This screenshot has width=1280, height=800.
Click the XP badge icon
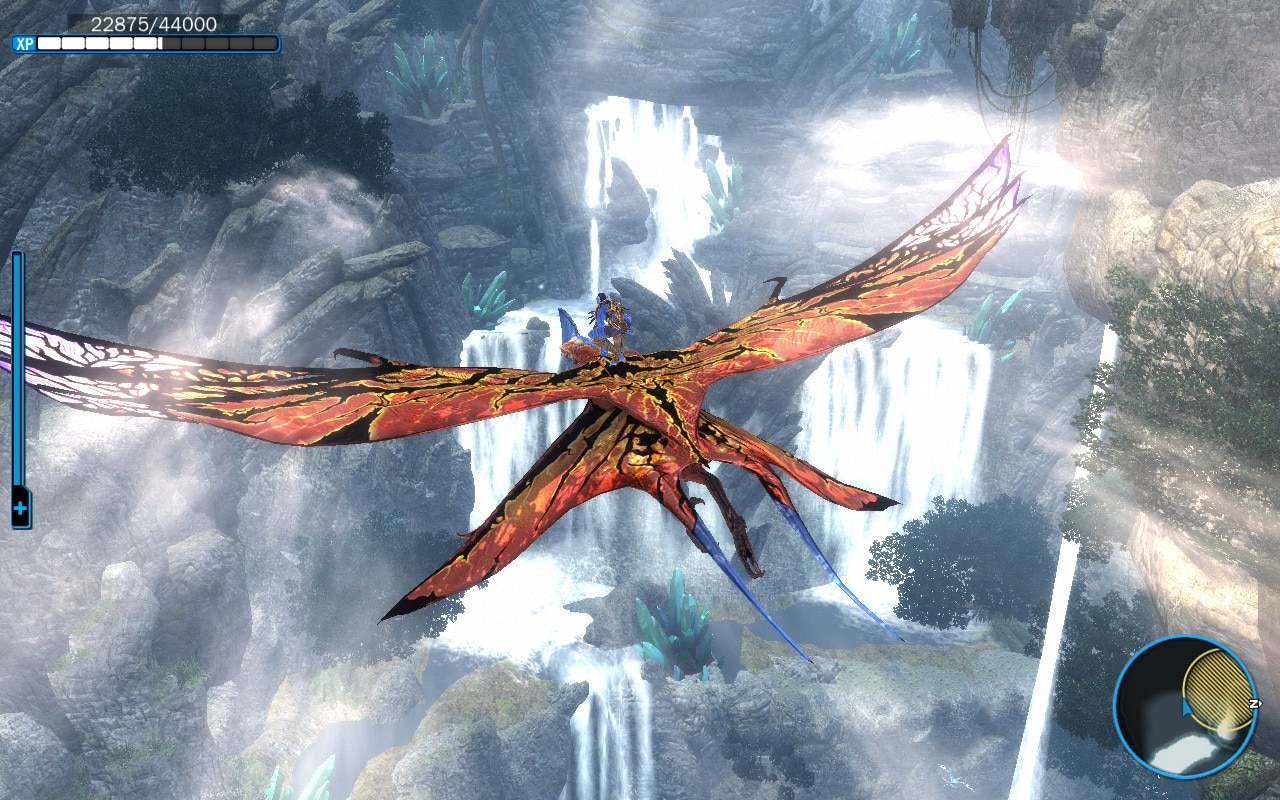point(26,43)
